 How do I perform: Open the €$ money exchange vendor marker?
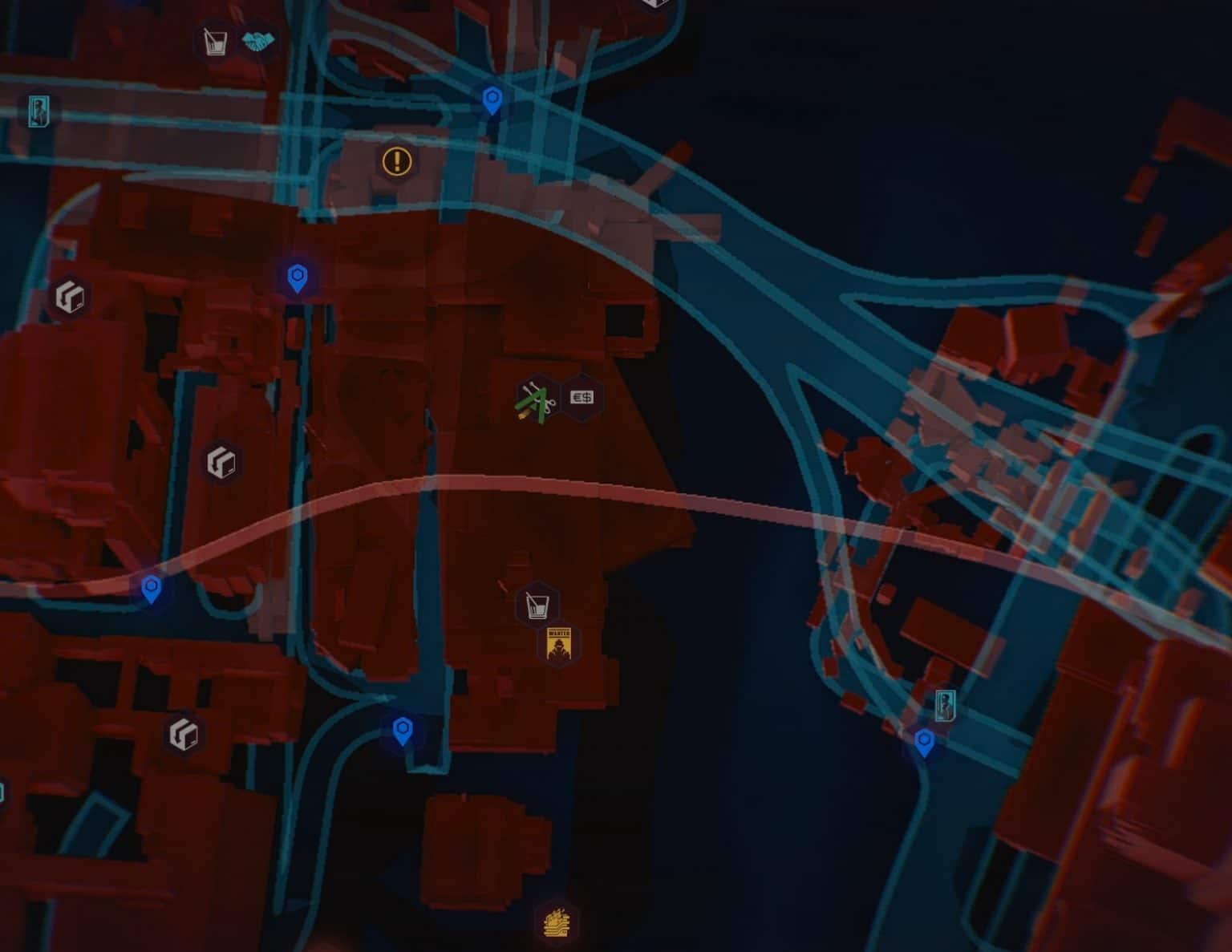582,397
